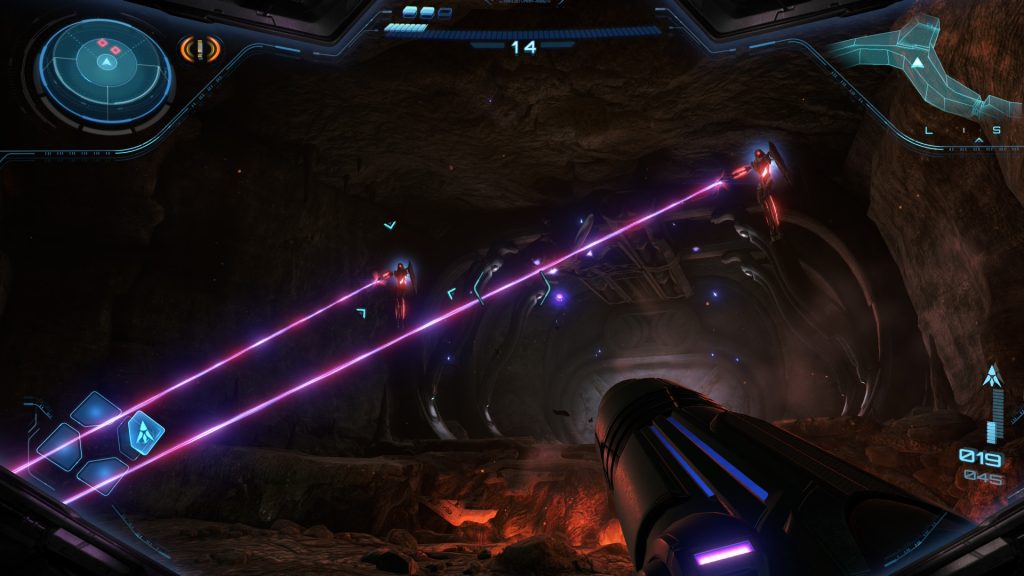Select the orange hazard warning indicator
1024x576 pixels.
pyautogui.click(x=200, y=48)
